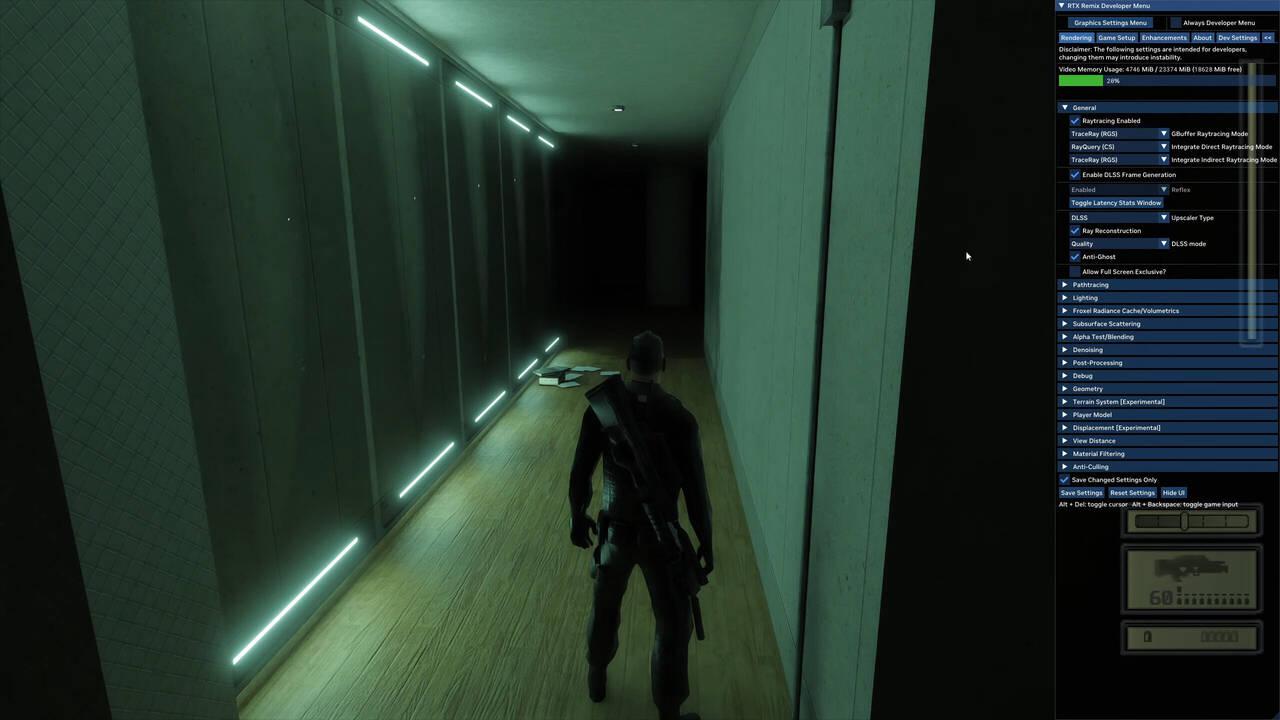Toggle the Anti-Ghost checkbox

click(1075, 256)
